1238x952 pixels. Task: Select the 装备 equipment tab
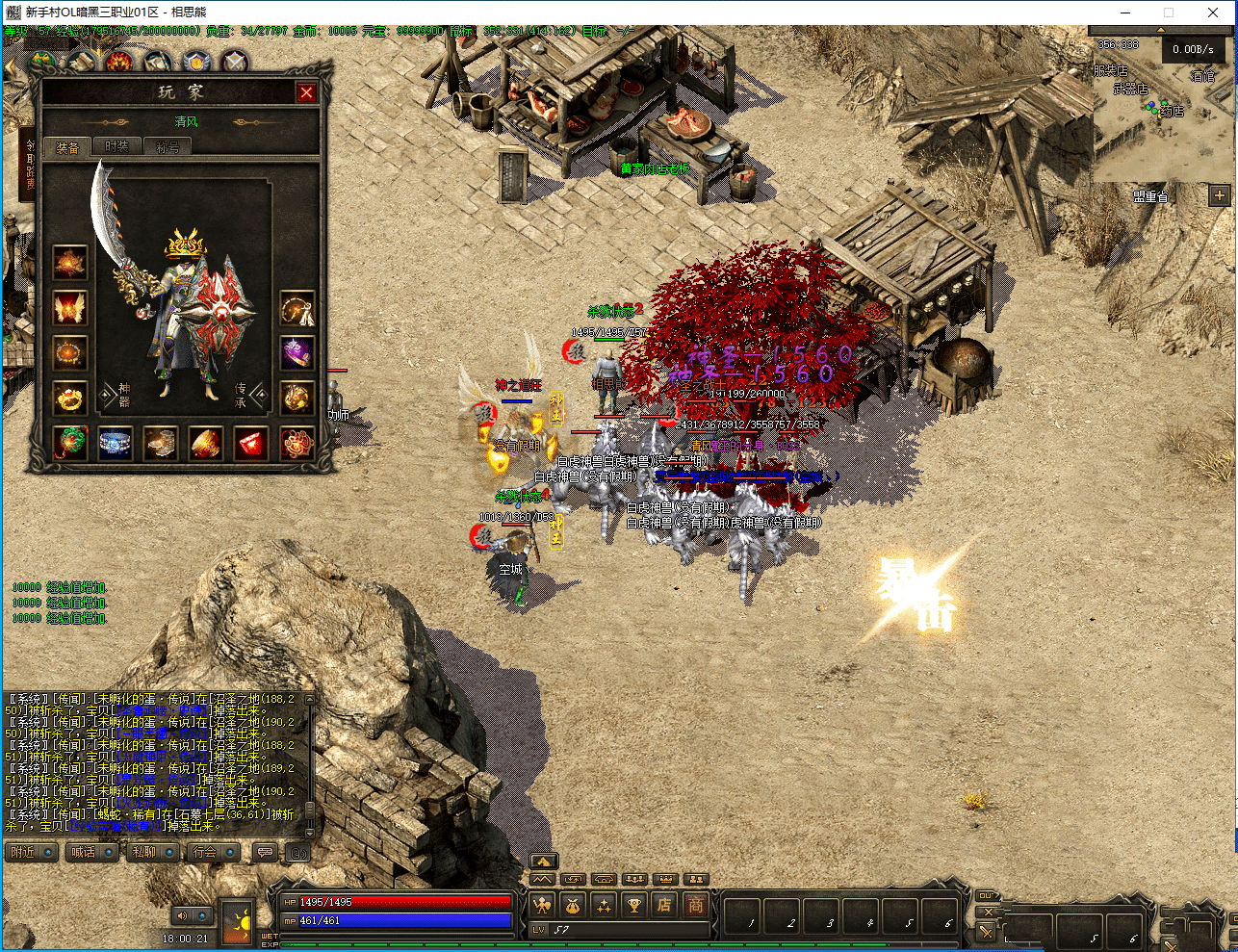tap(67, 147)
